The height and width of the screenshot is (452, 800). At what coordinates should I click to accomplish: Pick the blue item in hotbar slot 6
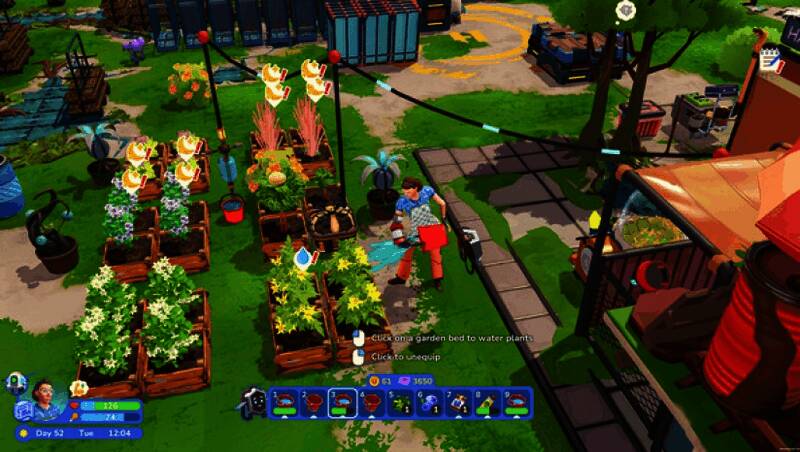pyautogui.click(x=430, y=402)
